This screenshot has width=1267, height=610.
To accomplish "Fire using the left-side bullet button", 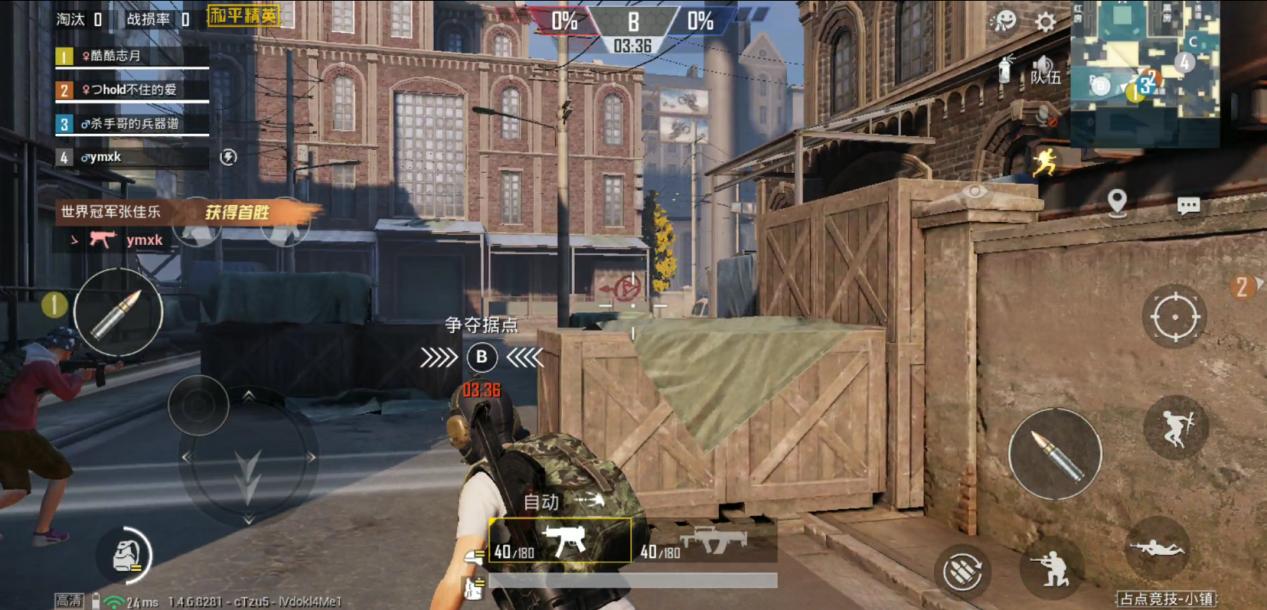I will point(118,314).
